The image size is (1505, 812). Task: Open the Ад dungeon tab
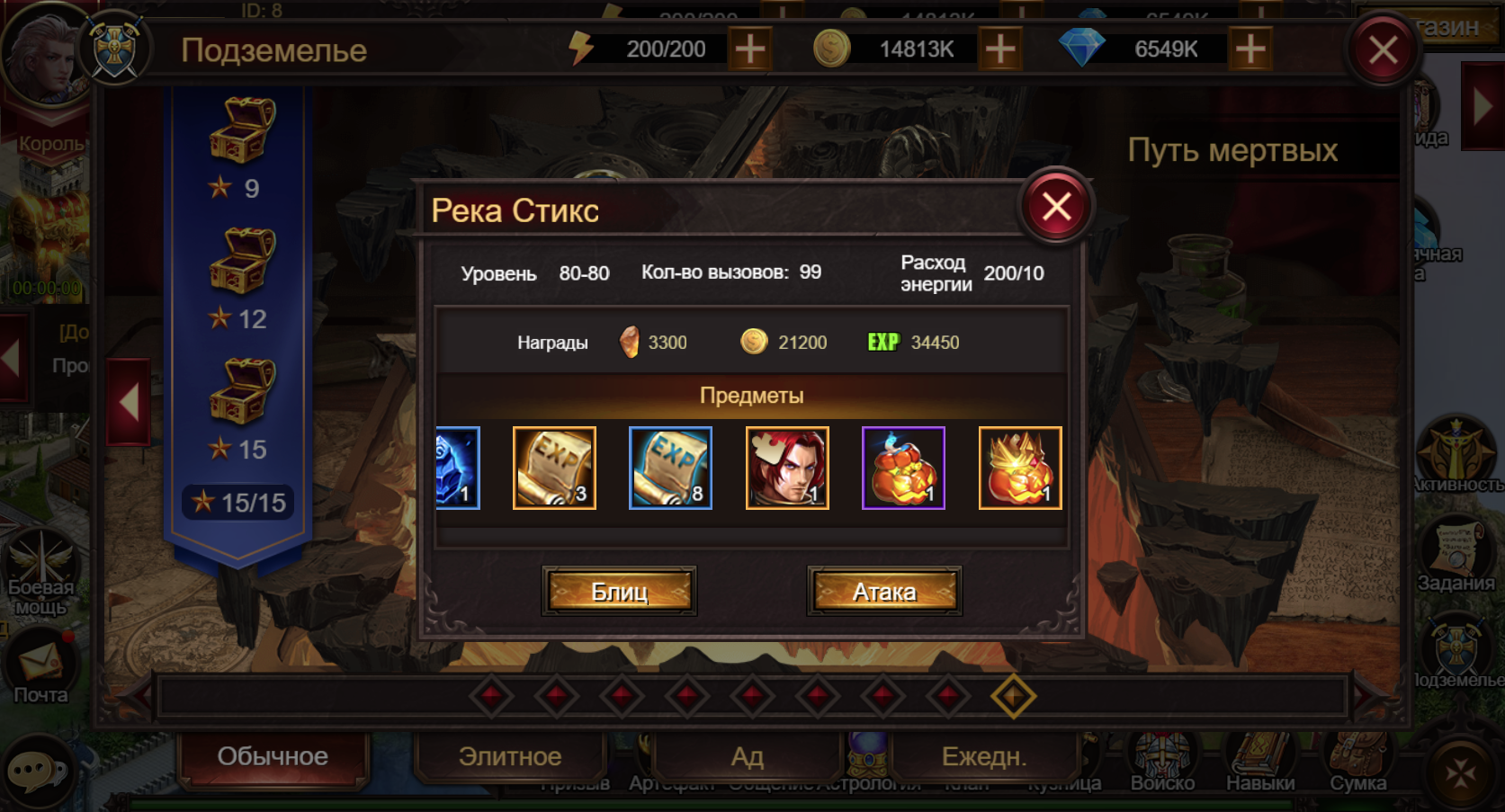point(747,756)
